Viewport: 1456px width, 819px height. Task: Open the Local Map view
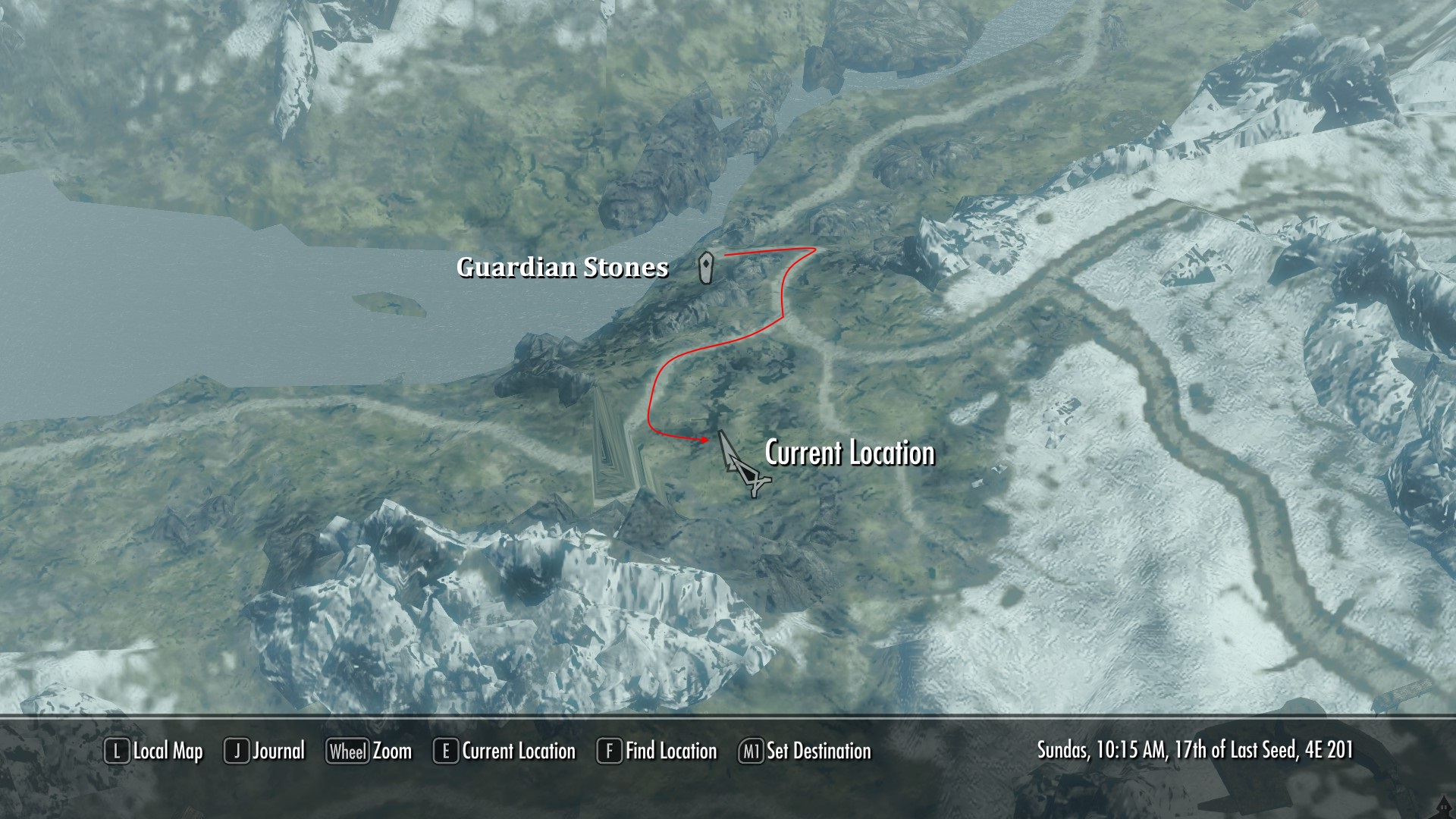[x=154, y=752]
